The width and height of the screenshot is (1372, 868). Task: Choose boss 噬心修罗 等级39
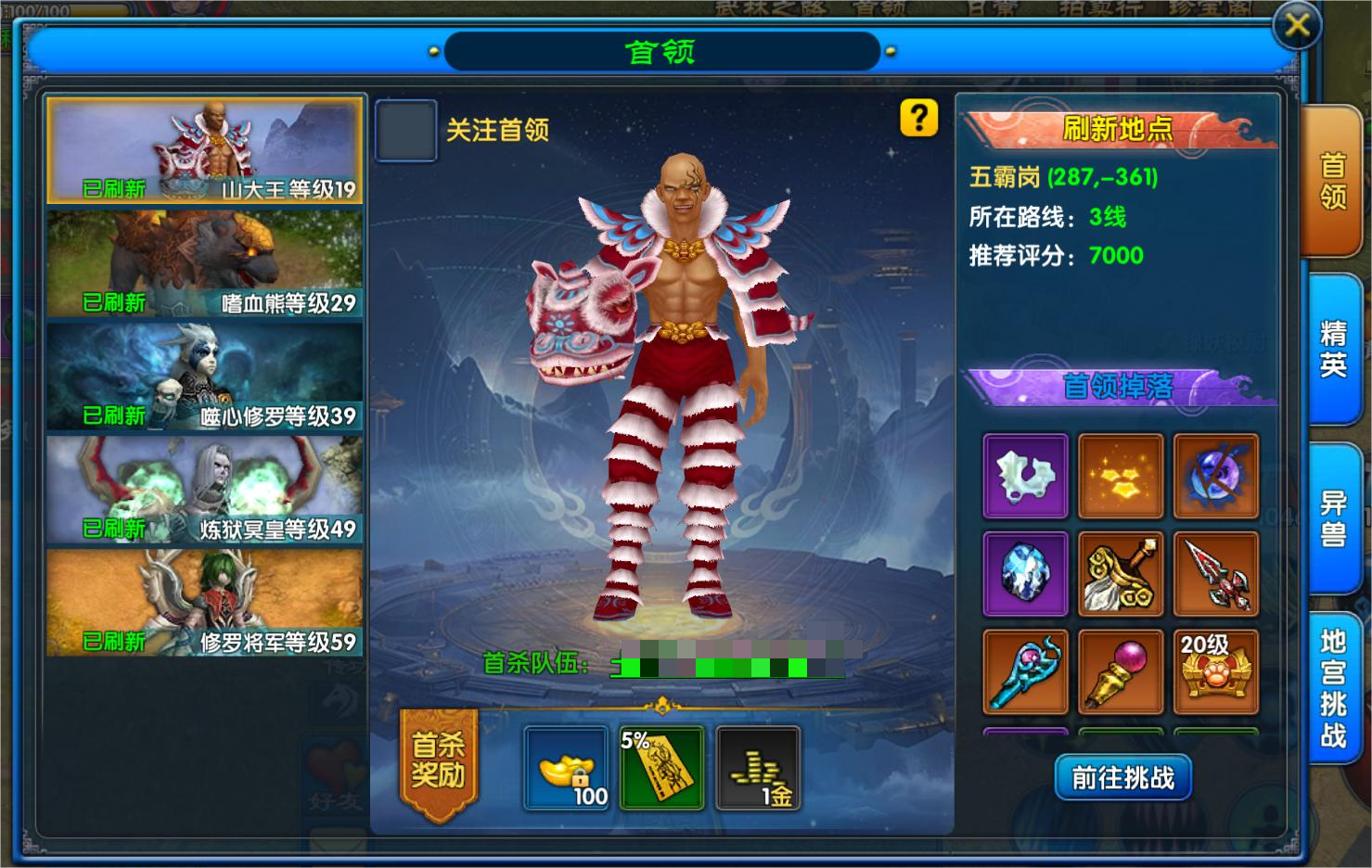point(205,377)
